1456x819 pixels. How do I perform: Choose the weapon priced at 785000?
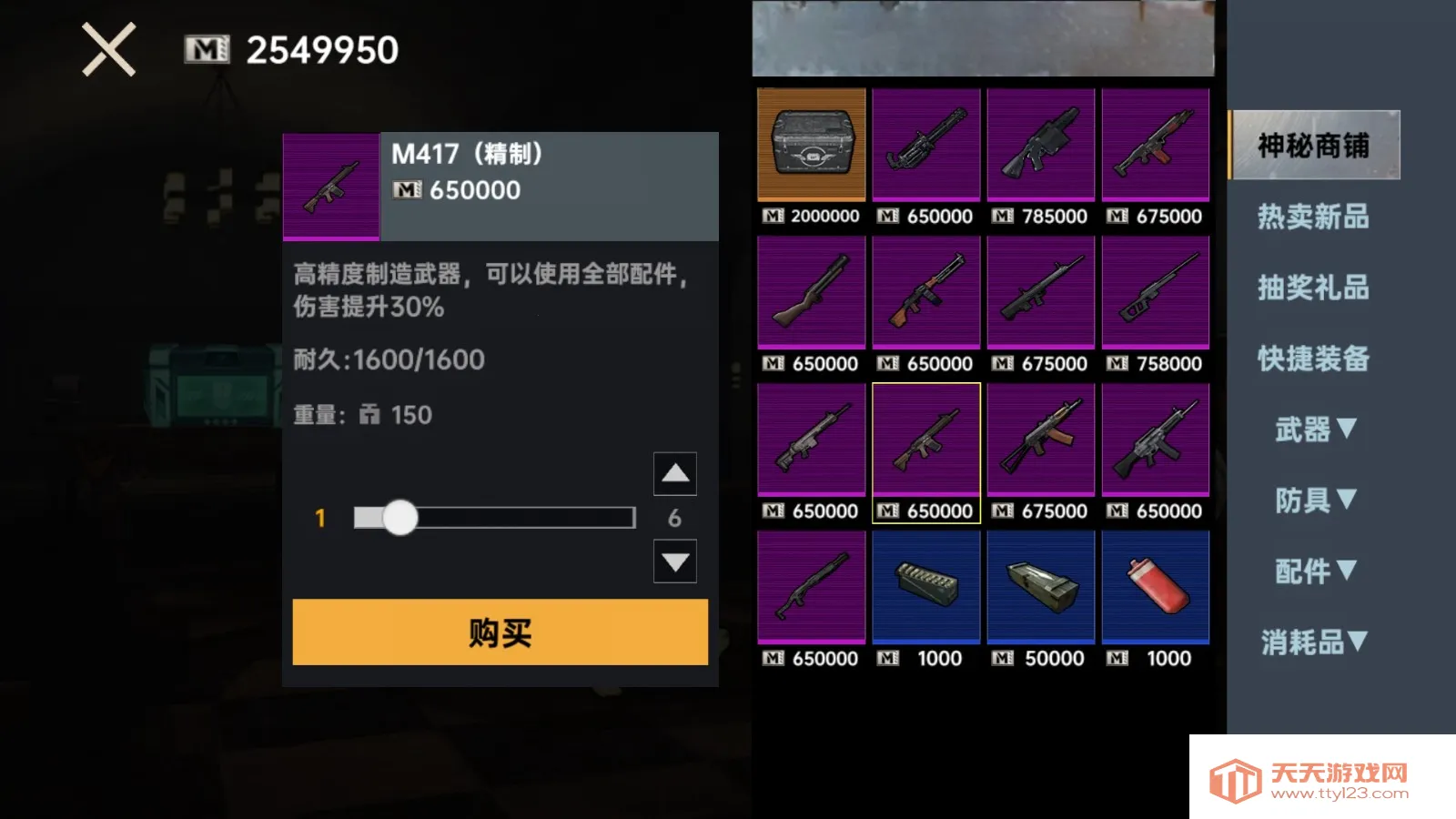click(1041, 145)
